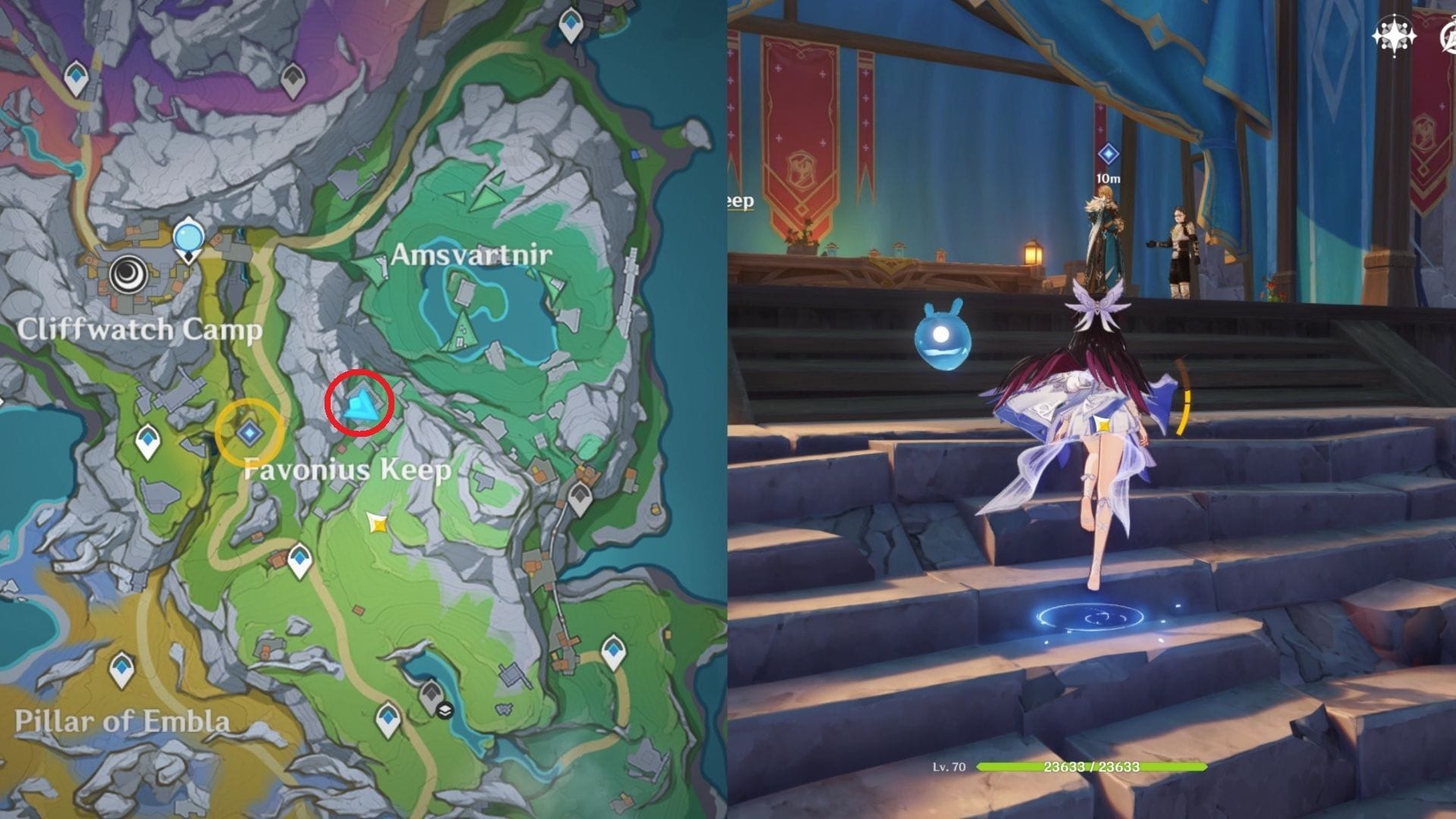Select the teleport waypoint above Pillar of Embla
Screen dimensions: 1456x819
point(122,670)
